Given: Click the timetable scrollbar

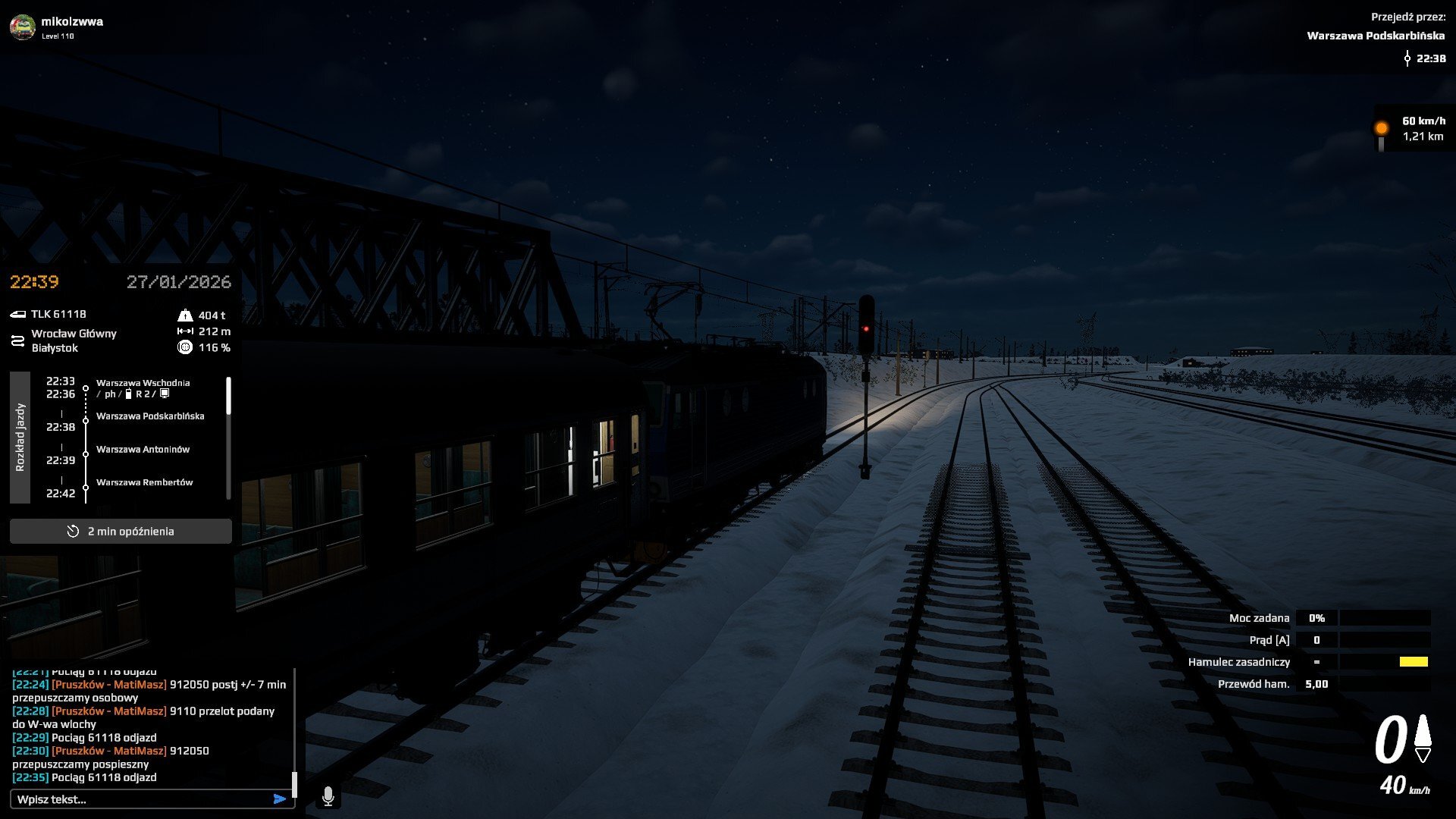Looking at the screenshot, I should click(x=228, y=397).
